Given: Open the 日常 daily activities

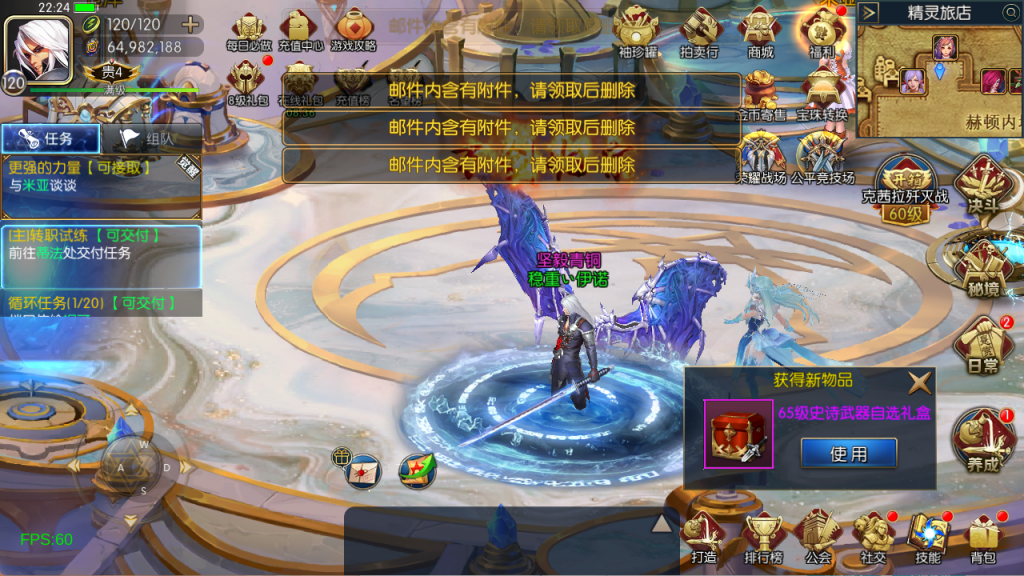Looking at the screenshot, I should click(x=982, y=345).
